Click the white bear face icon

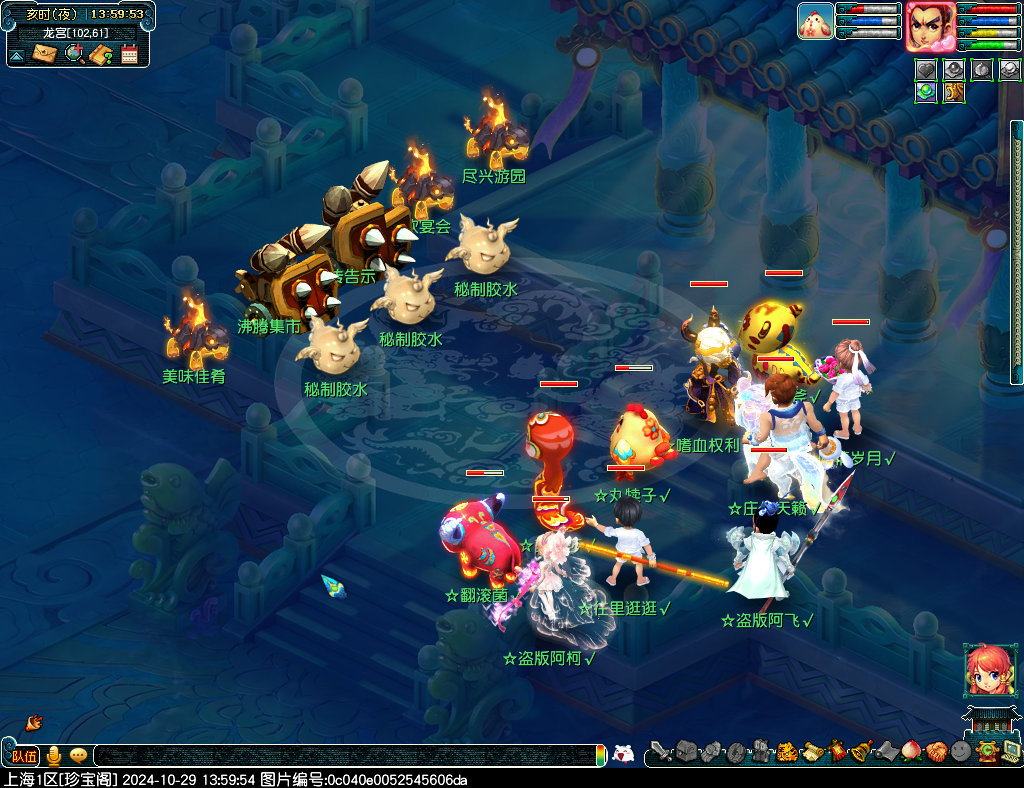pyautogui.click(x=623, y=754)
